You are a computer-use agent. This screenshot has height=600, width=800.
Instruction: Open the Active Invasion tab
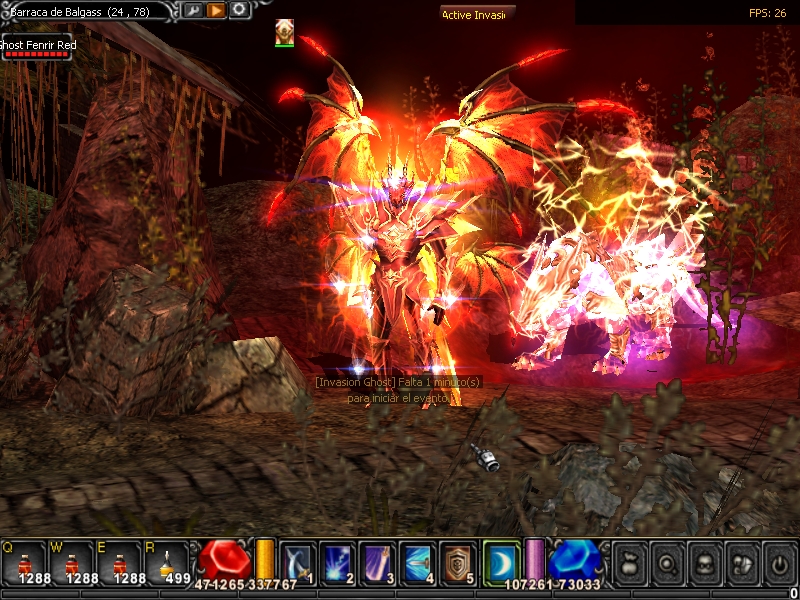(477, 15)
